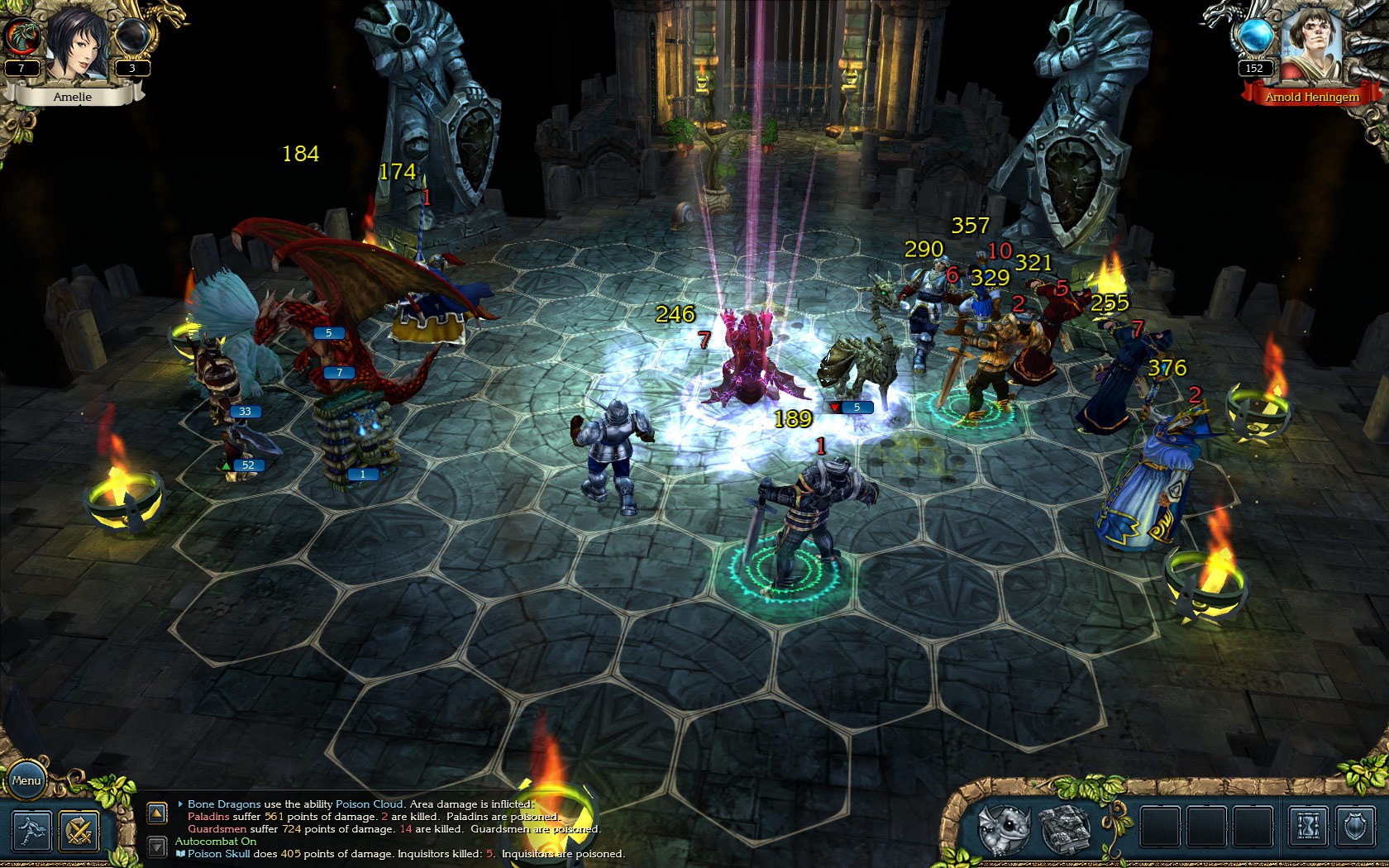Toggle autocombat with the crossed swords button
The image size is (1389, 868).
(79, 830)
